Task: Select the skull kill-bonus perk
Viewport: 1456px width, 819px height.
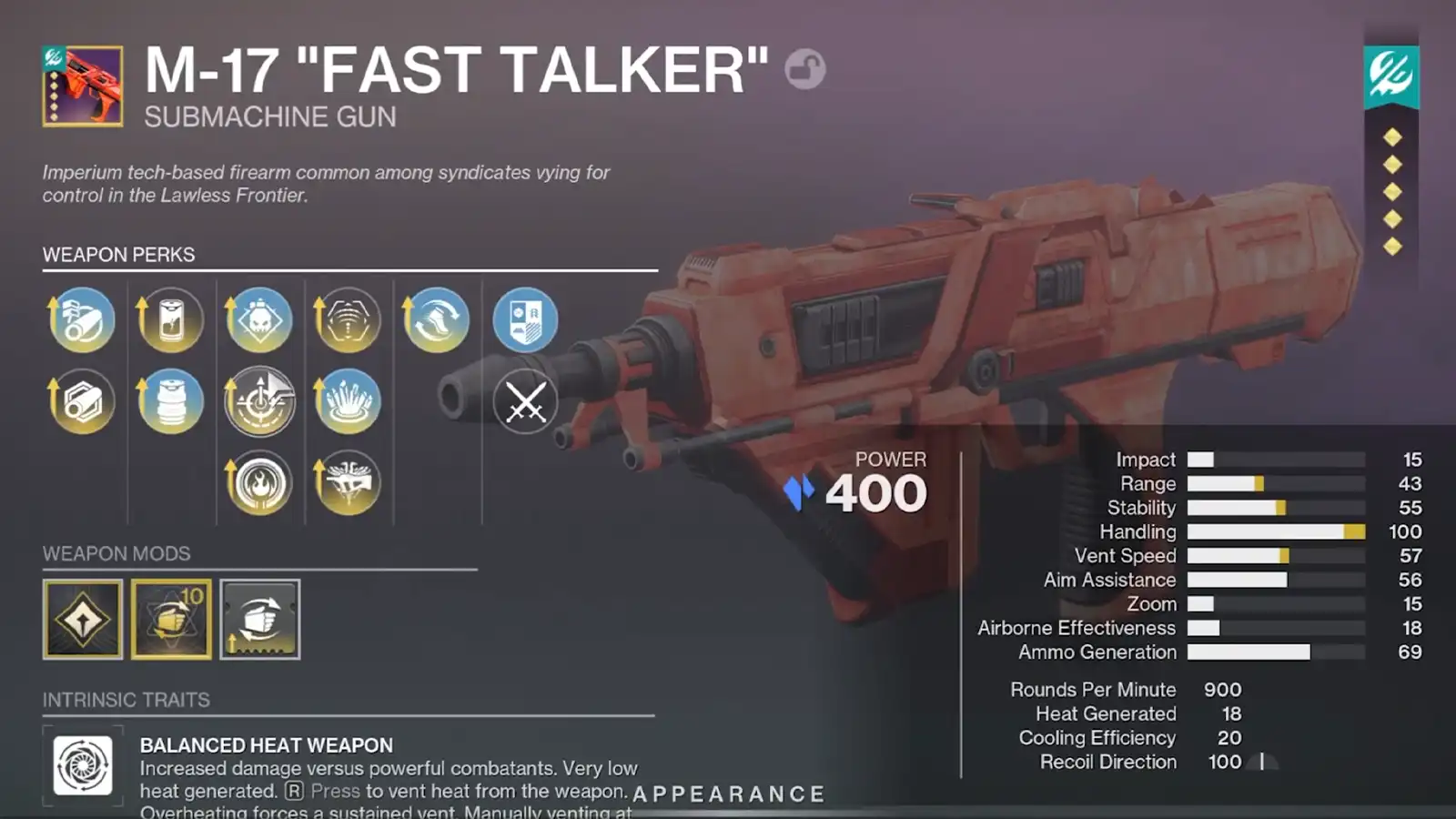Action: (259, 318)
